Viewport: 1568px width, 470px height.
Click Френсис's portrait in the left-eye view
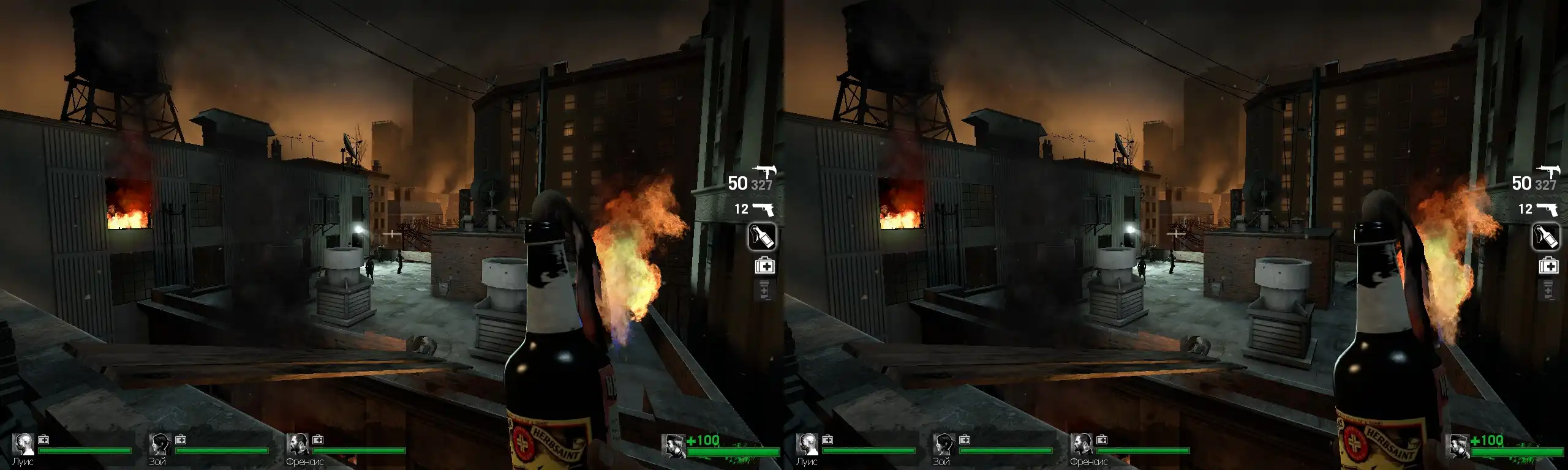(298, 444)
